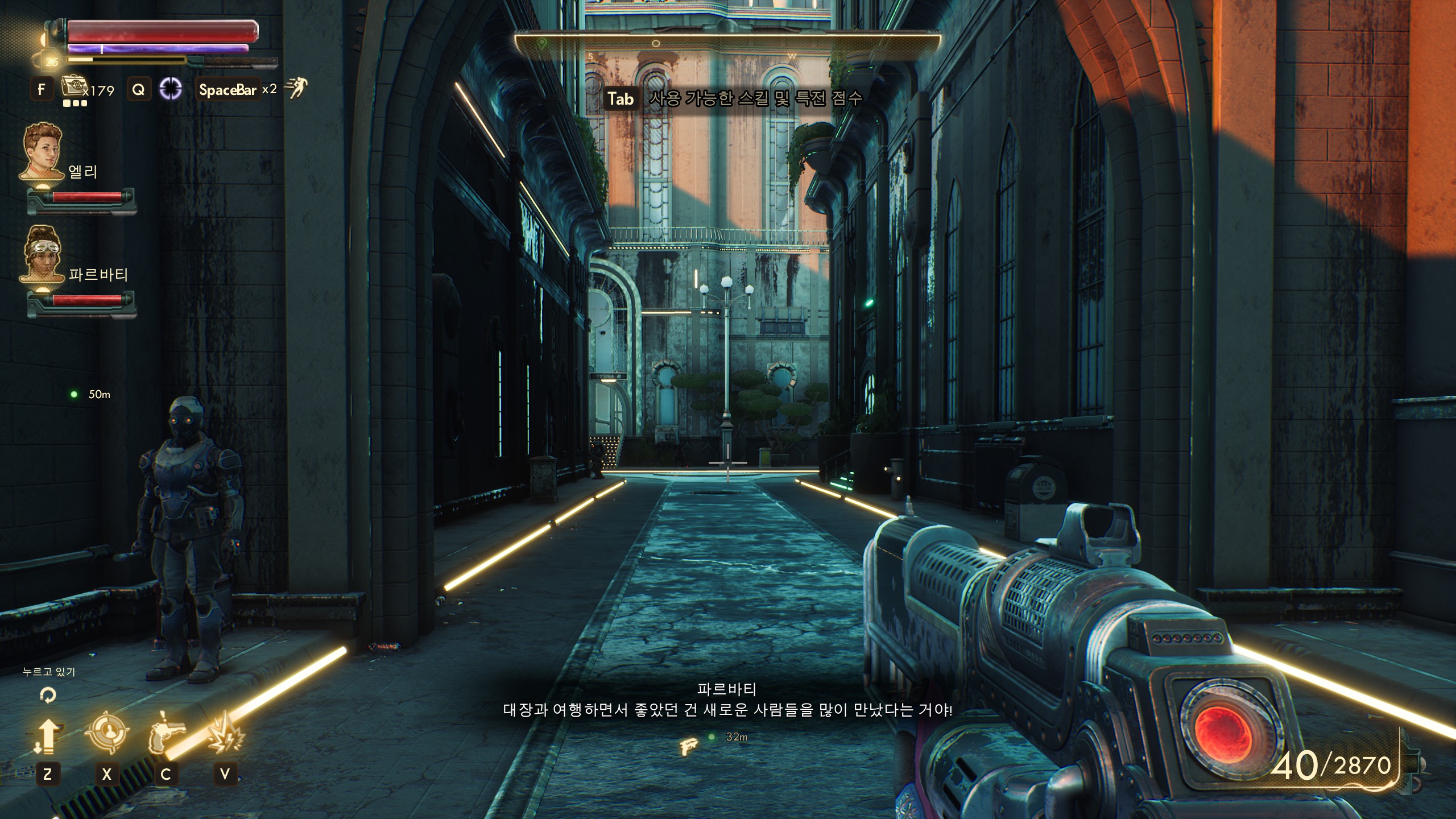
Task: Activate the companion attack target icon
Action: click(106, 734)
